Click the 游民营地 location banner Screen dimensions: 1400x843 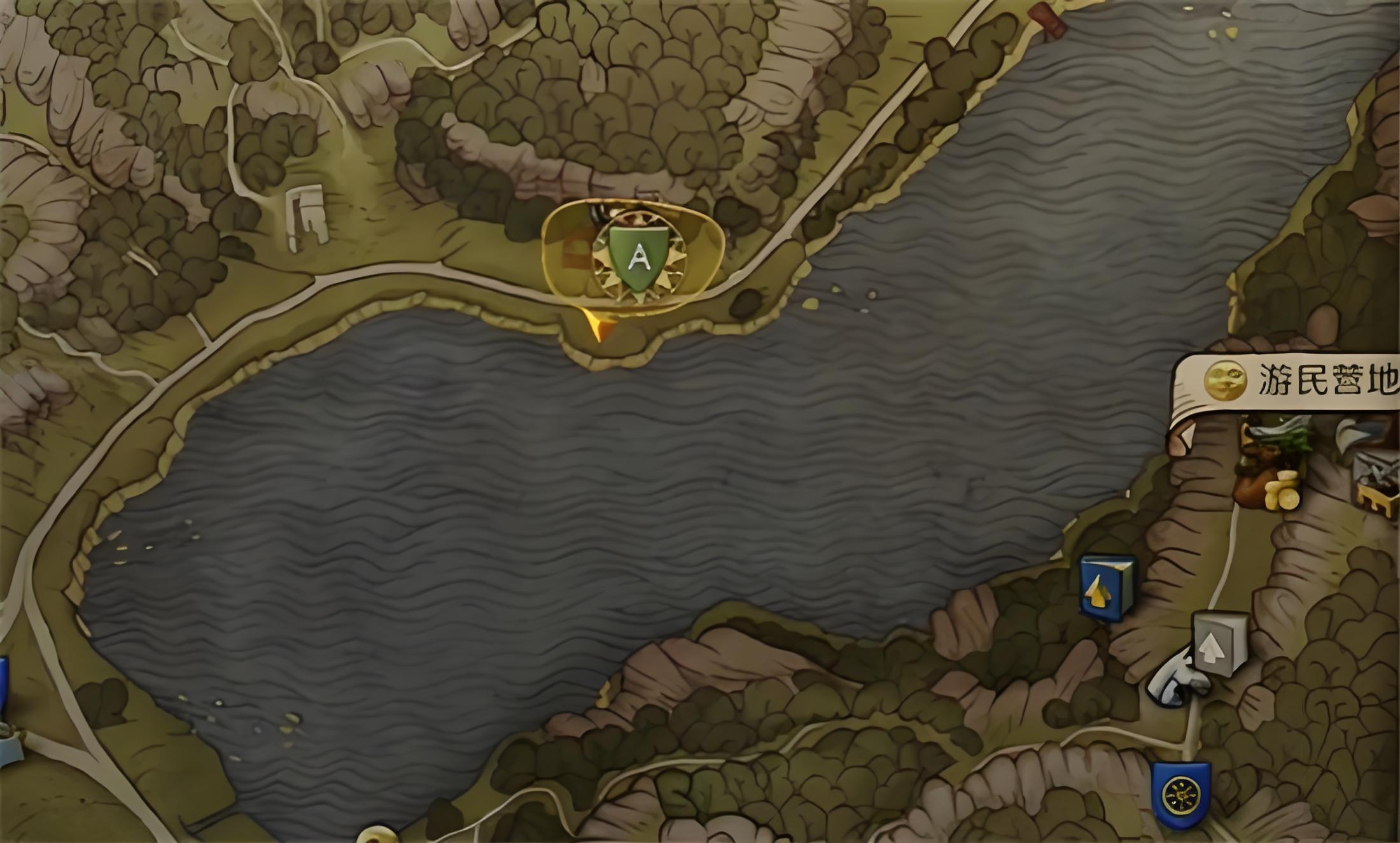(1298, 381)
